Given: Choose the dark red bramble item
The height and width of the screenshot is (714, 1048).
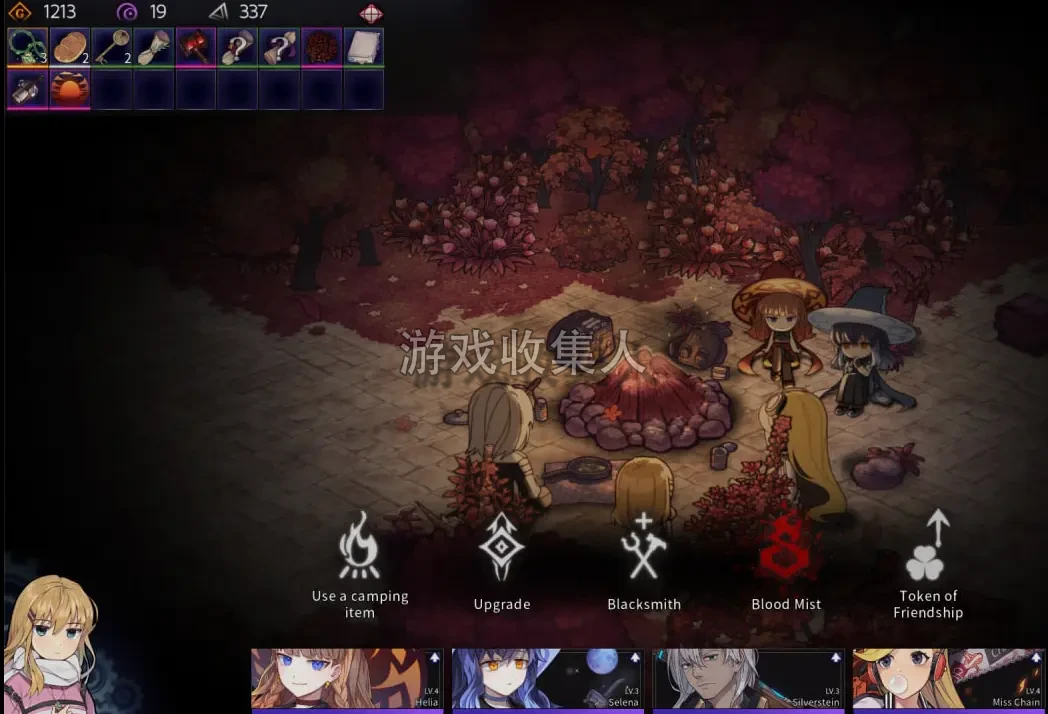Looking at the screenshot, I should coord(321,47).
